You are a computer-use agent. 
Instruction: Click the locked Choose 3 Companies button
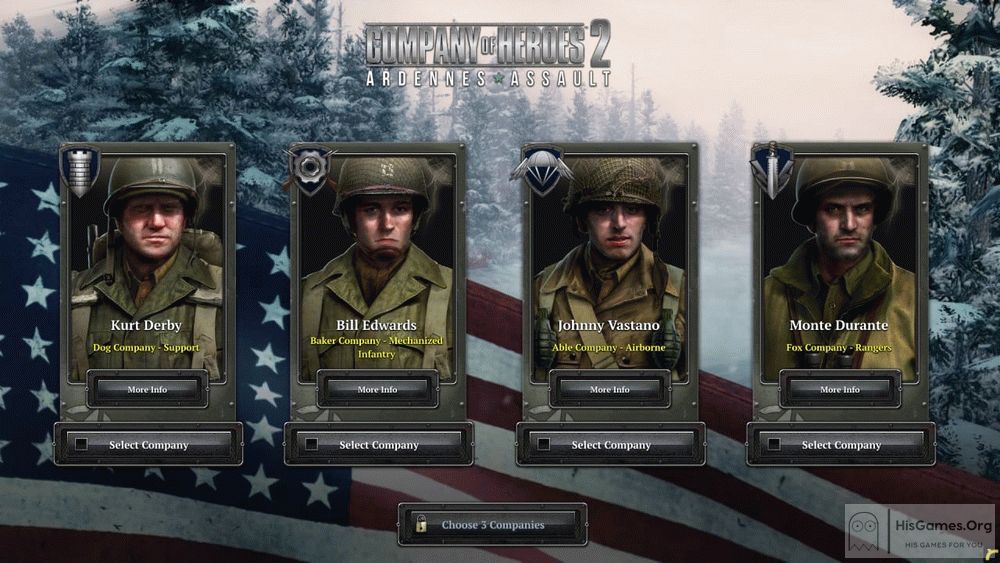(x=492, y=524)
